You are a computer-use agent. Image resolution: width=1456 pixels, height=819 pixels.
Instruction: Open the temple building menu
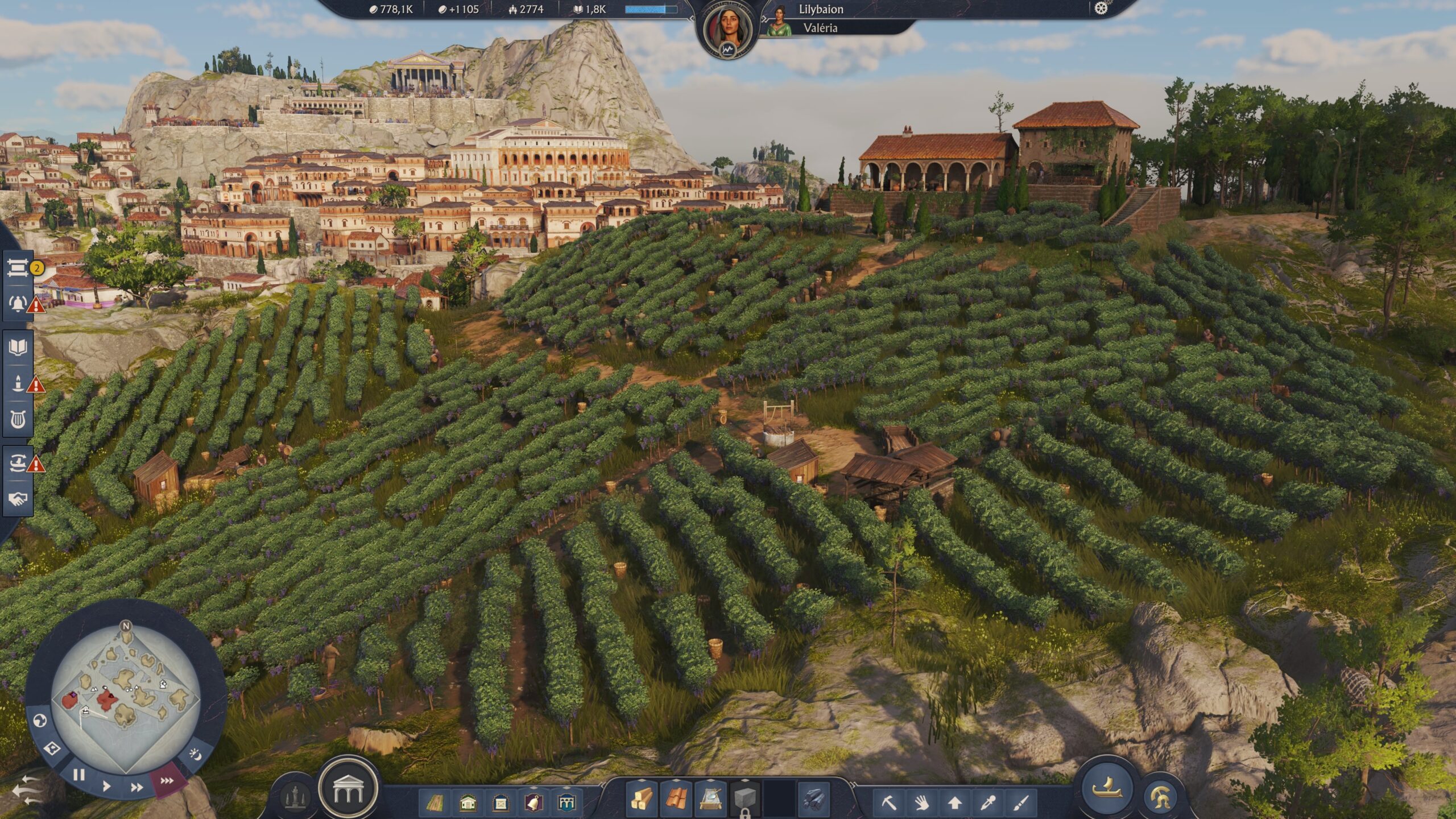[x=348, y=789]
